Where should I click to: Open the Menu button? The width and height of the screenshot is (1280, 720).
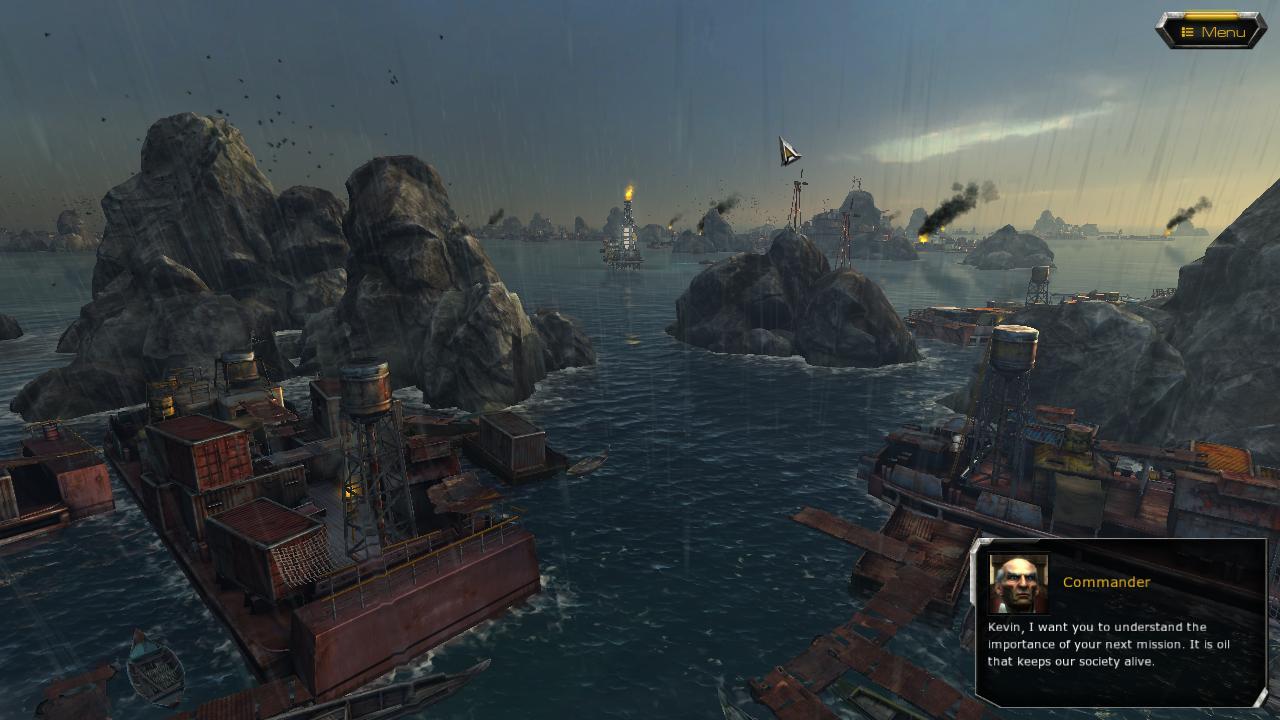click(1212, 32)
